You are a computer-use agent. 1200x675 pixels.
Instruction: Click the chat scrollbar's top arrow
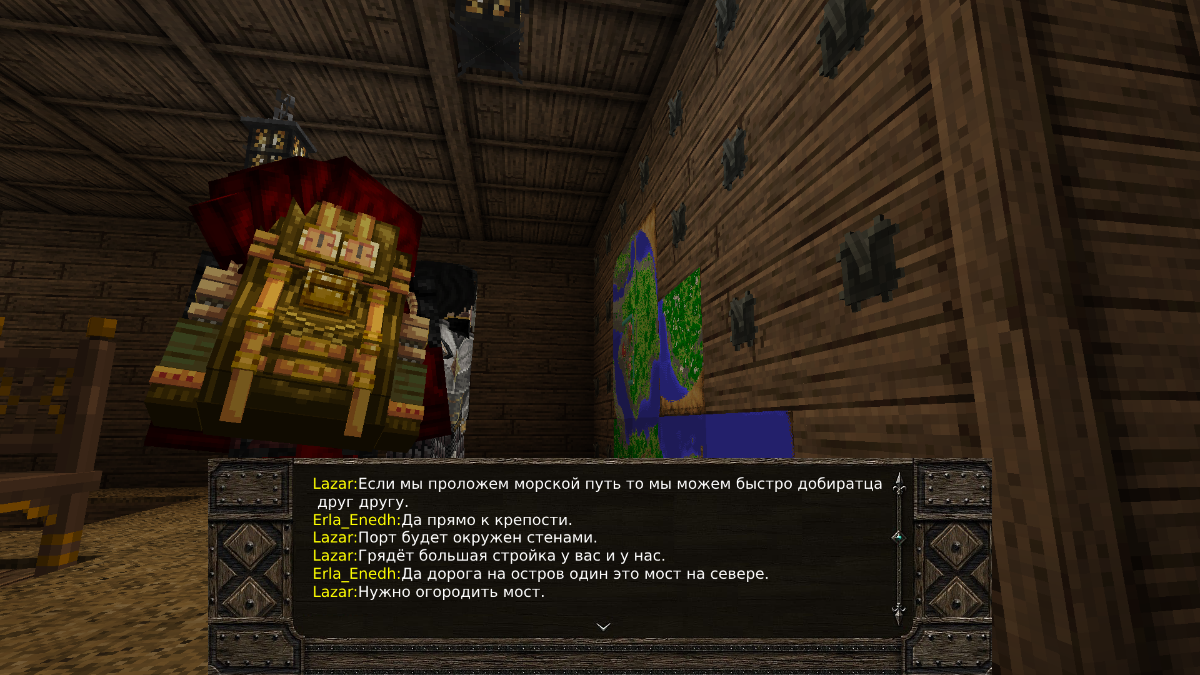tap(898, 485)
